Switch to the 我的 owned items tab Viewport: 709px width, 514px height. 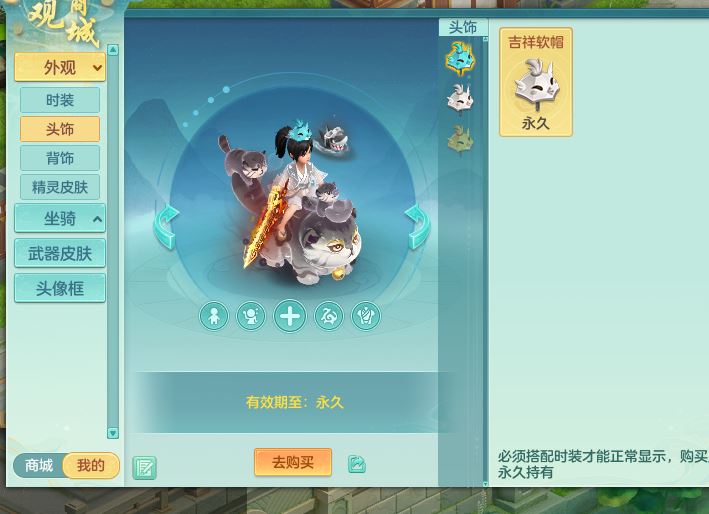[91, 466]
